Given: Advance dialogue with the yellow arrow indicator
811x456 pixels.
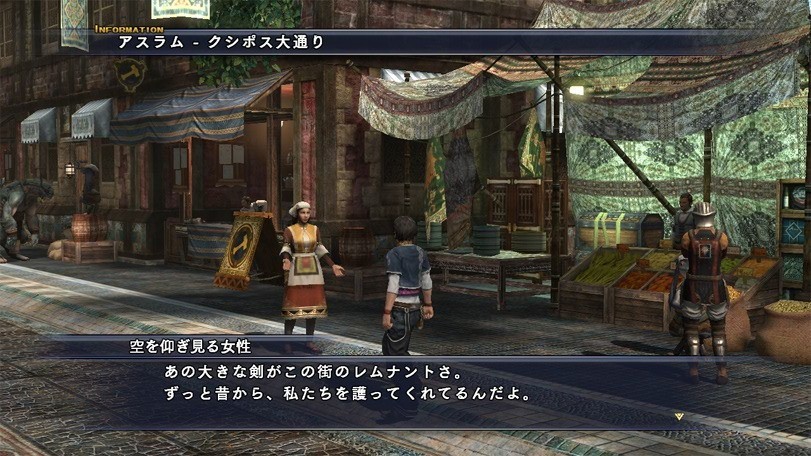Looking at the screenshot, I should [678, 415].
